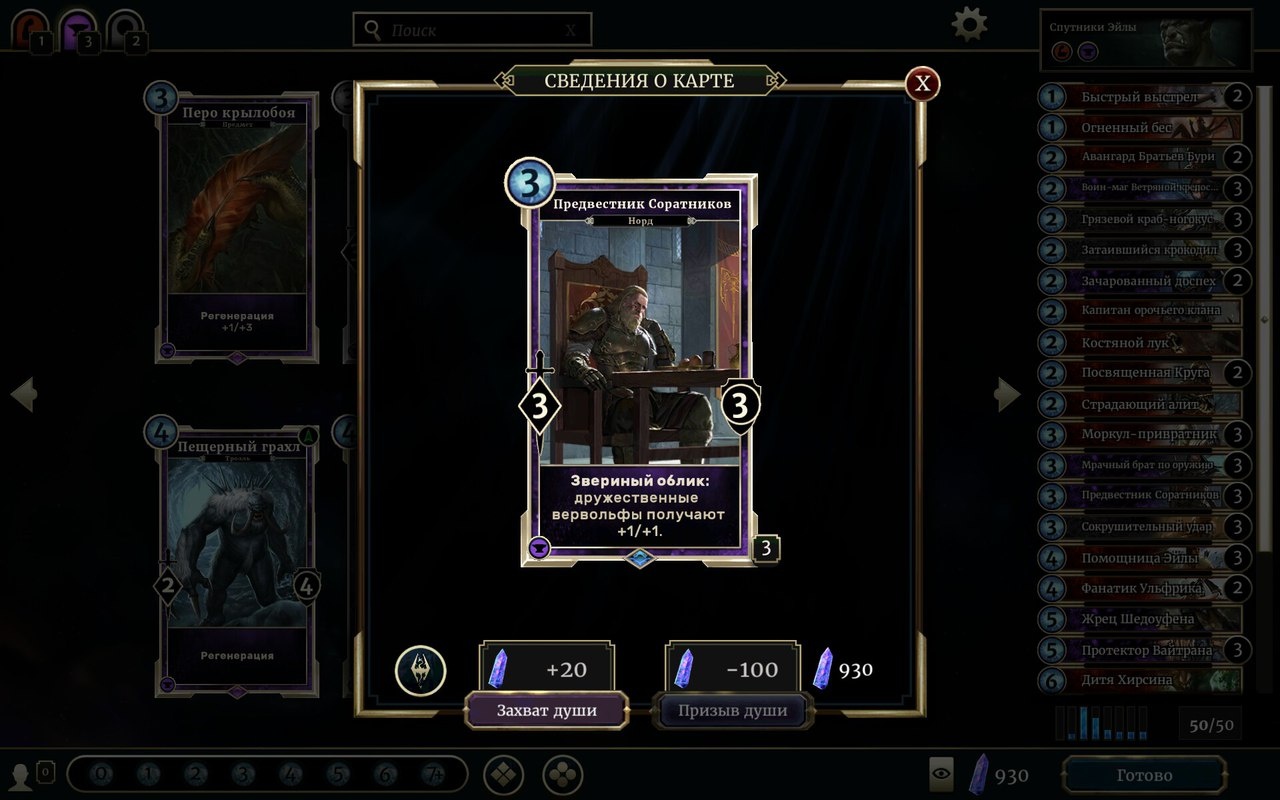Go to previous card via left arrow
The height and width of the screenshot is (800, 1280).
point(22,394)
